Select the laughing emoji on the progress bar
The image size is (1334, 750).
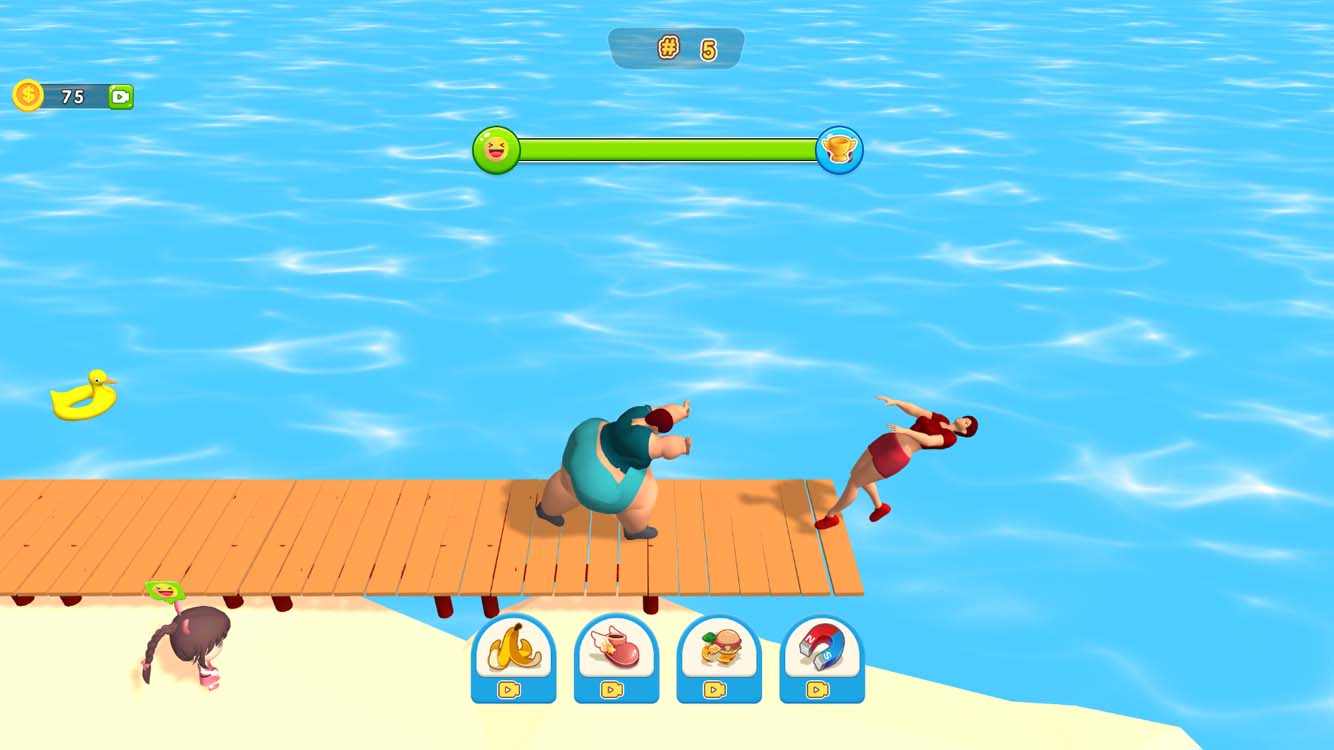(x=496, y=150)
